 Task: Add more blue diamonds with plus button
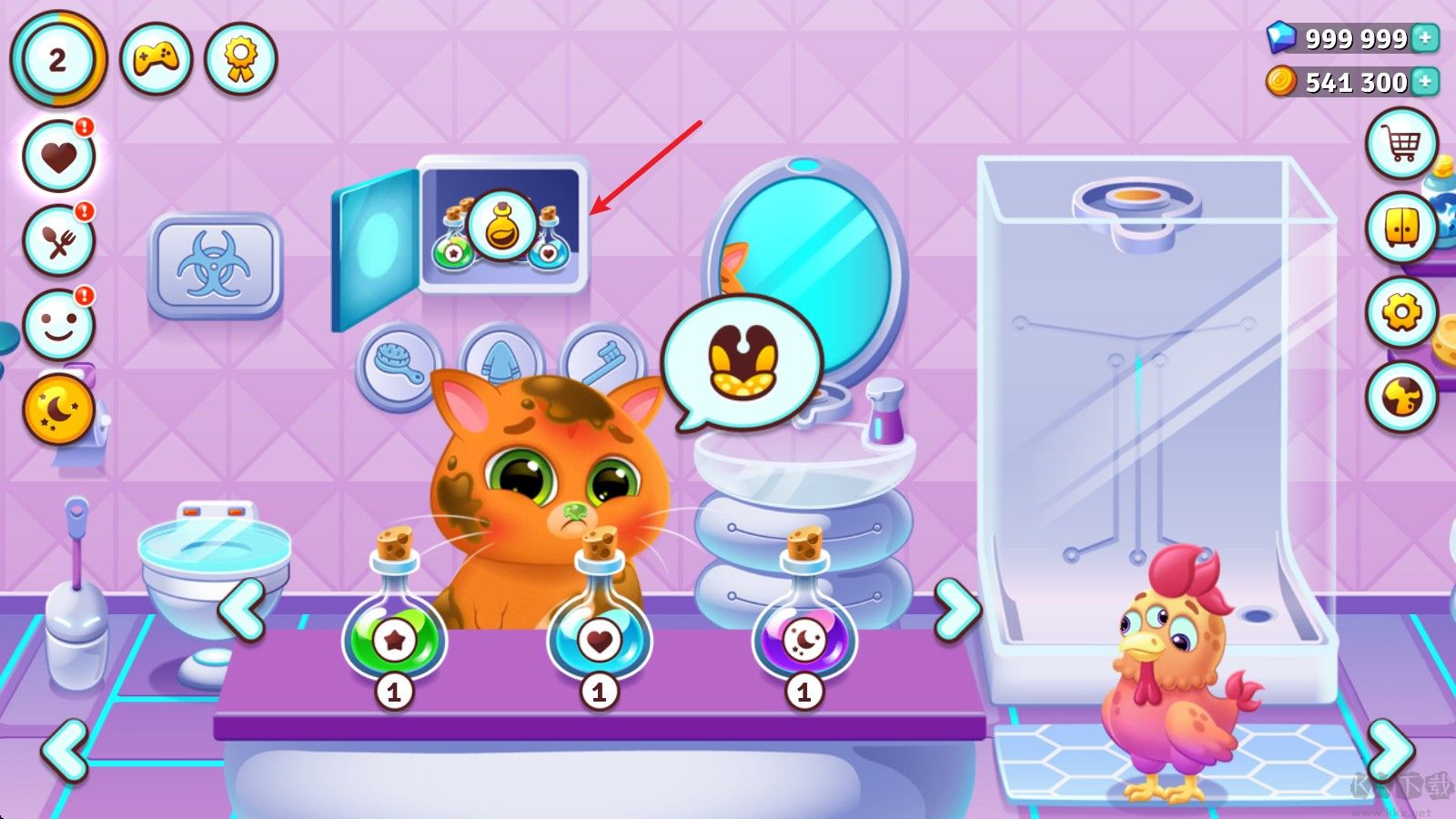point(1426,38)
